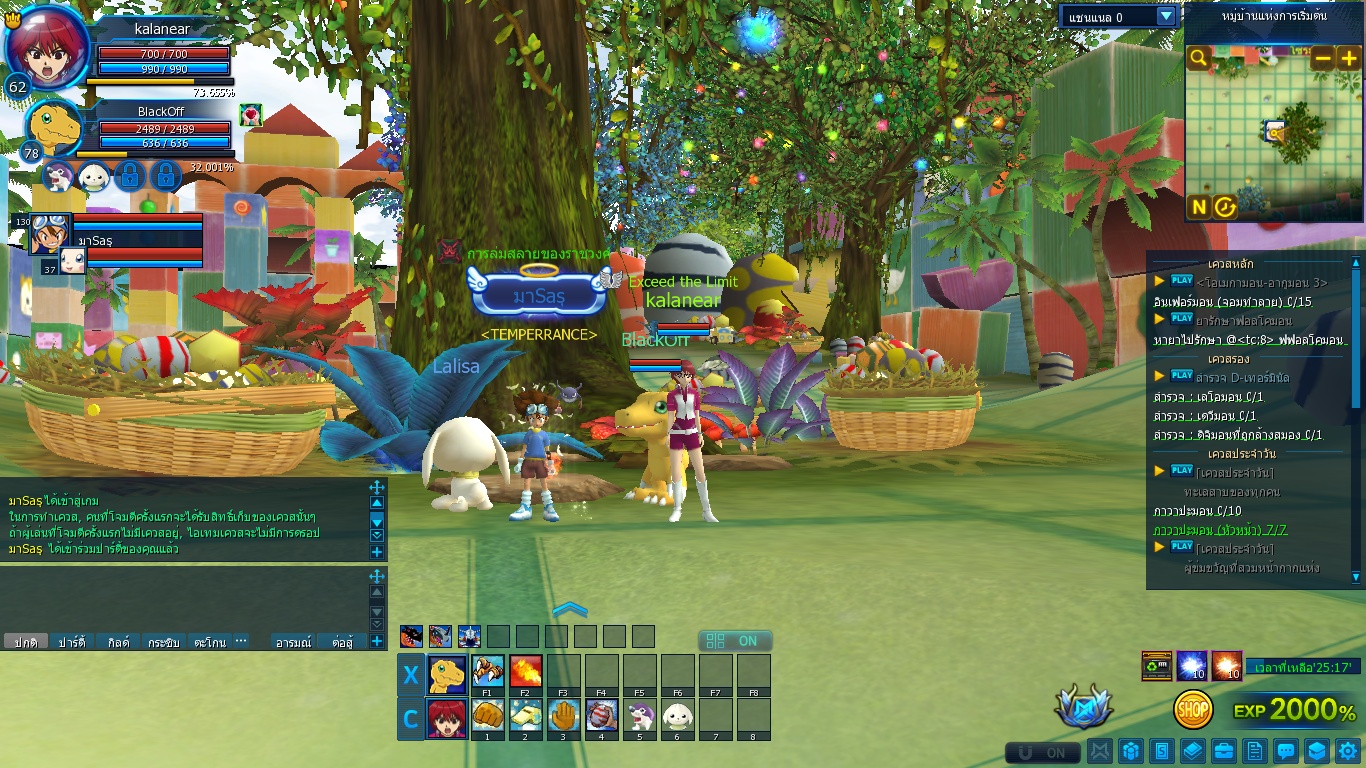
Task: Click the minimap N compass button
Action: pos(1199,207)
